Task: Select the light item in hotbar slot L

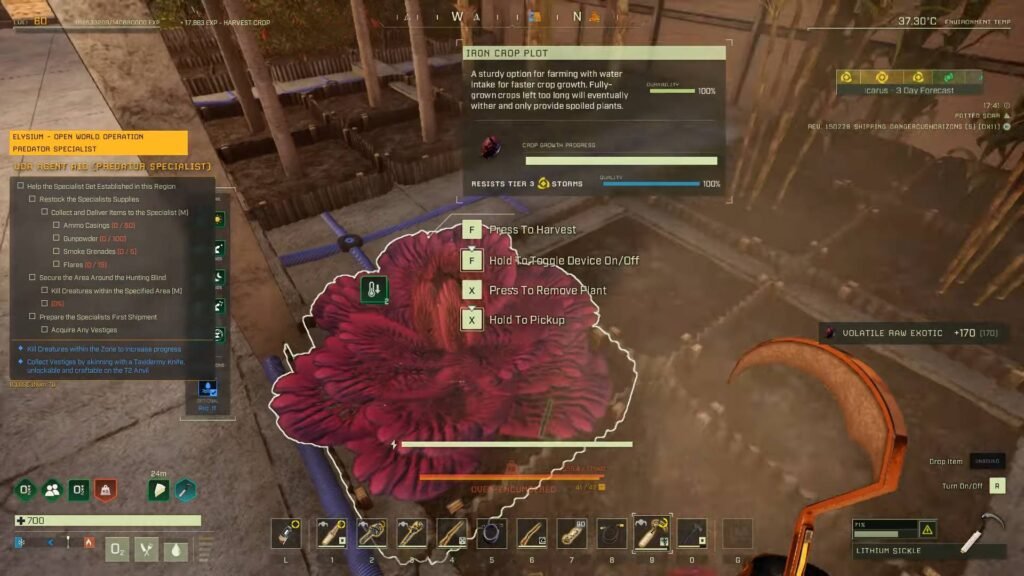Action: click(x=286, y=533)
